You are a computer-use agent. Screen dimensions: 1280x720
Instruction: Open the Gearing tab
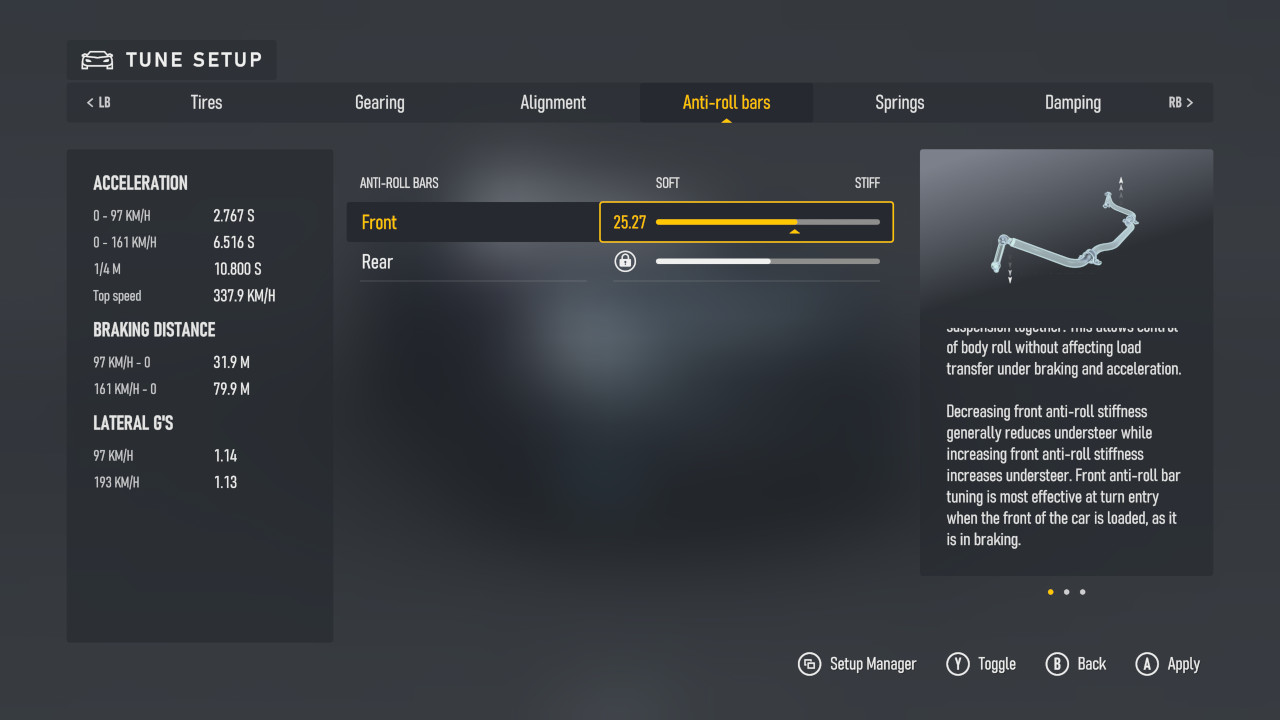[380, 102]
